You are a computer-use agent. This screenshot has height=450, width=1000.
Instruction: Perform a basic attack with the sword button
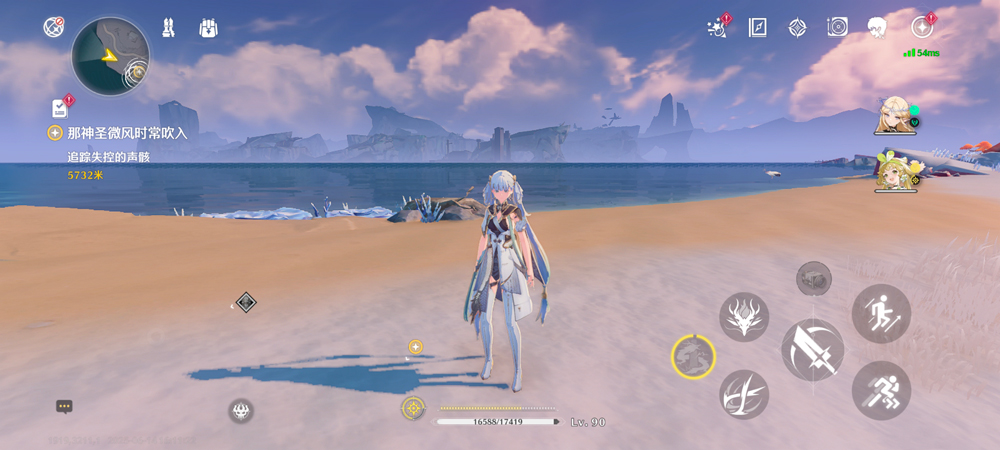tap(812, 350)
